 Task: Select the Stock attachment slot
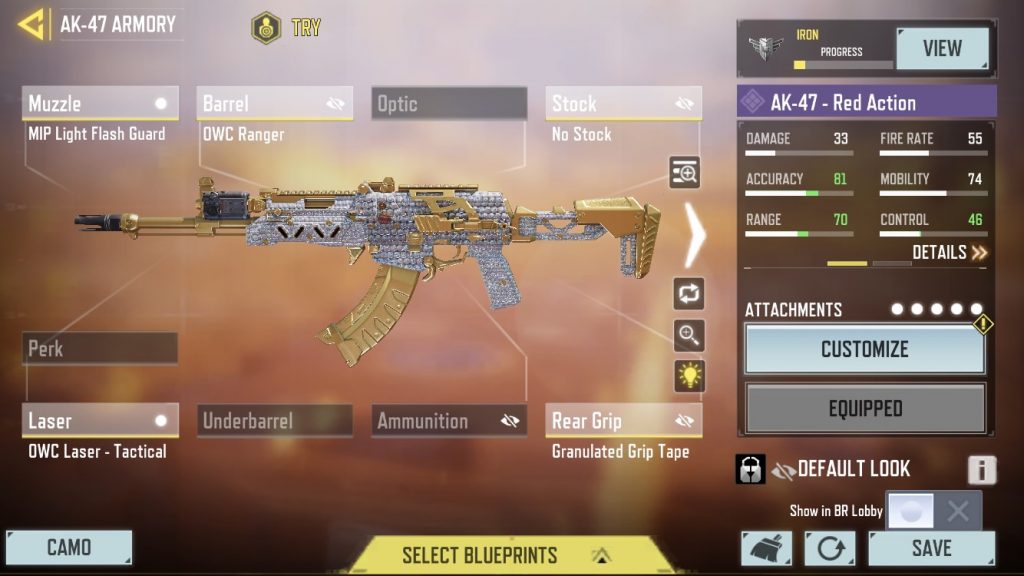coord(623,103)
